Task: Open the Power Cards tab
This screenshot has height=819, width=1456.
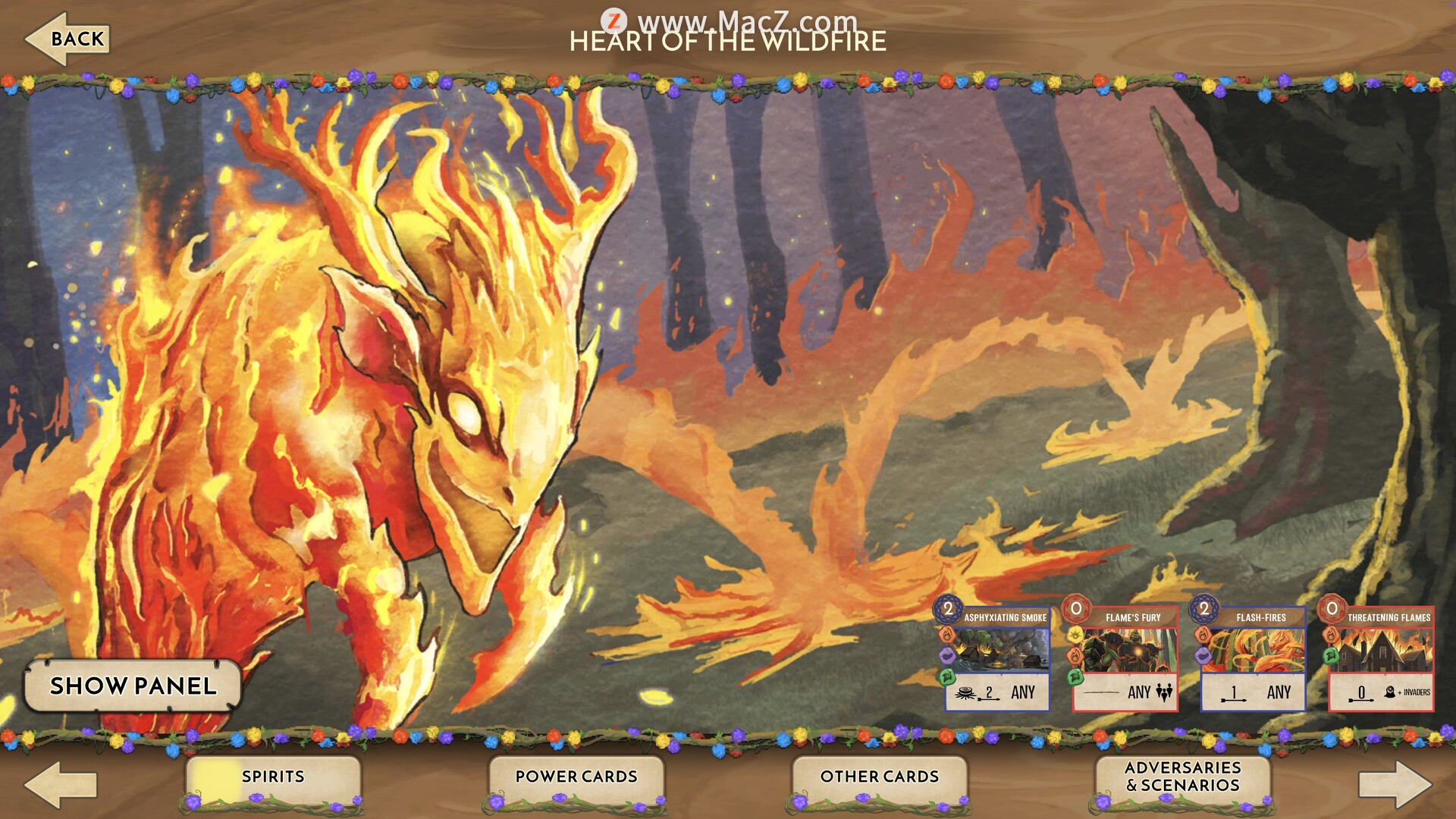Action: [x=576, y=777]
